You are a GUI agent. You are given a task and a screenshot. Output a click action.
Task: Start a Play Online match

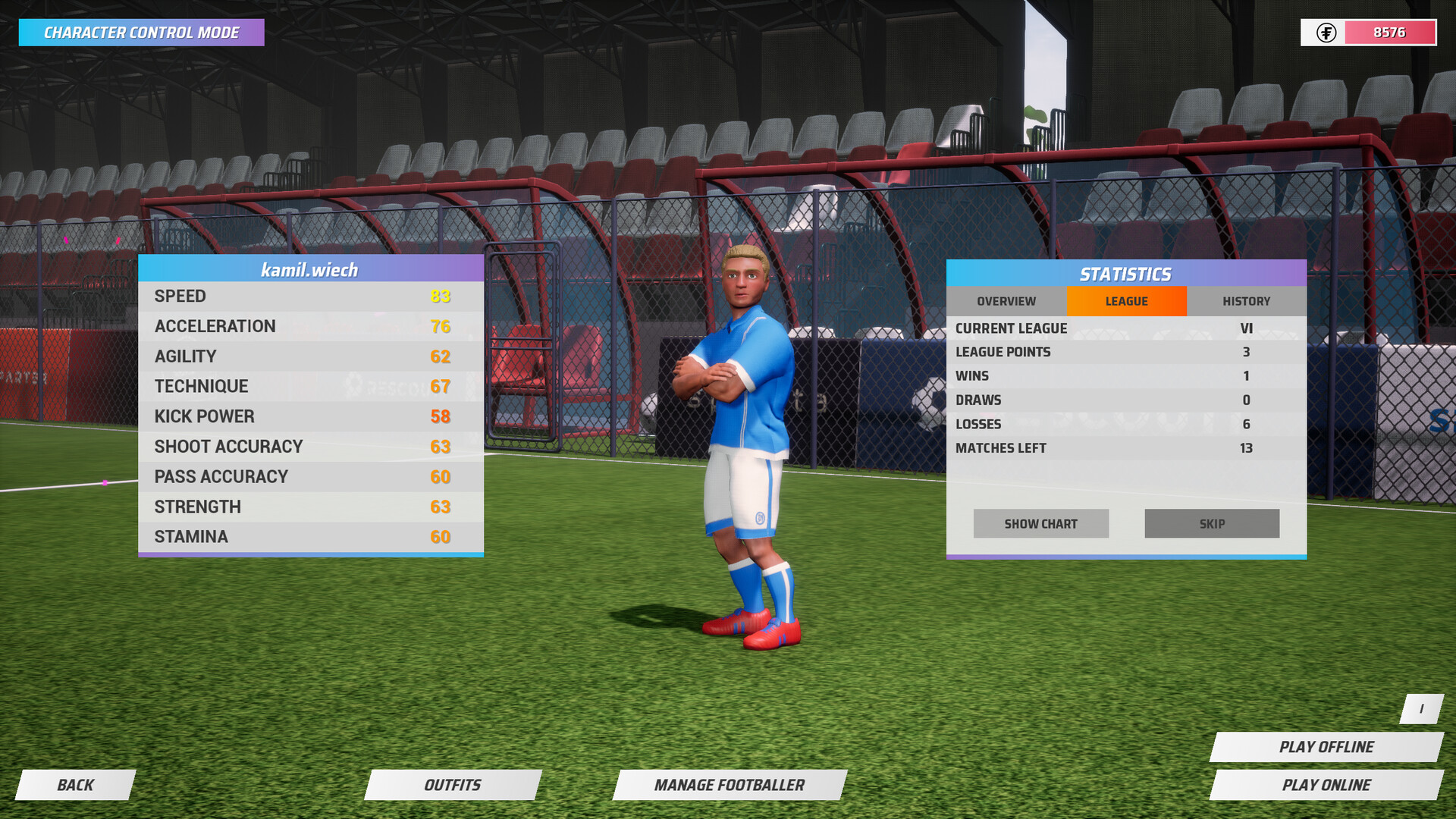(1328, 784)
